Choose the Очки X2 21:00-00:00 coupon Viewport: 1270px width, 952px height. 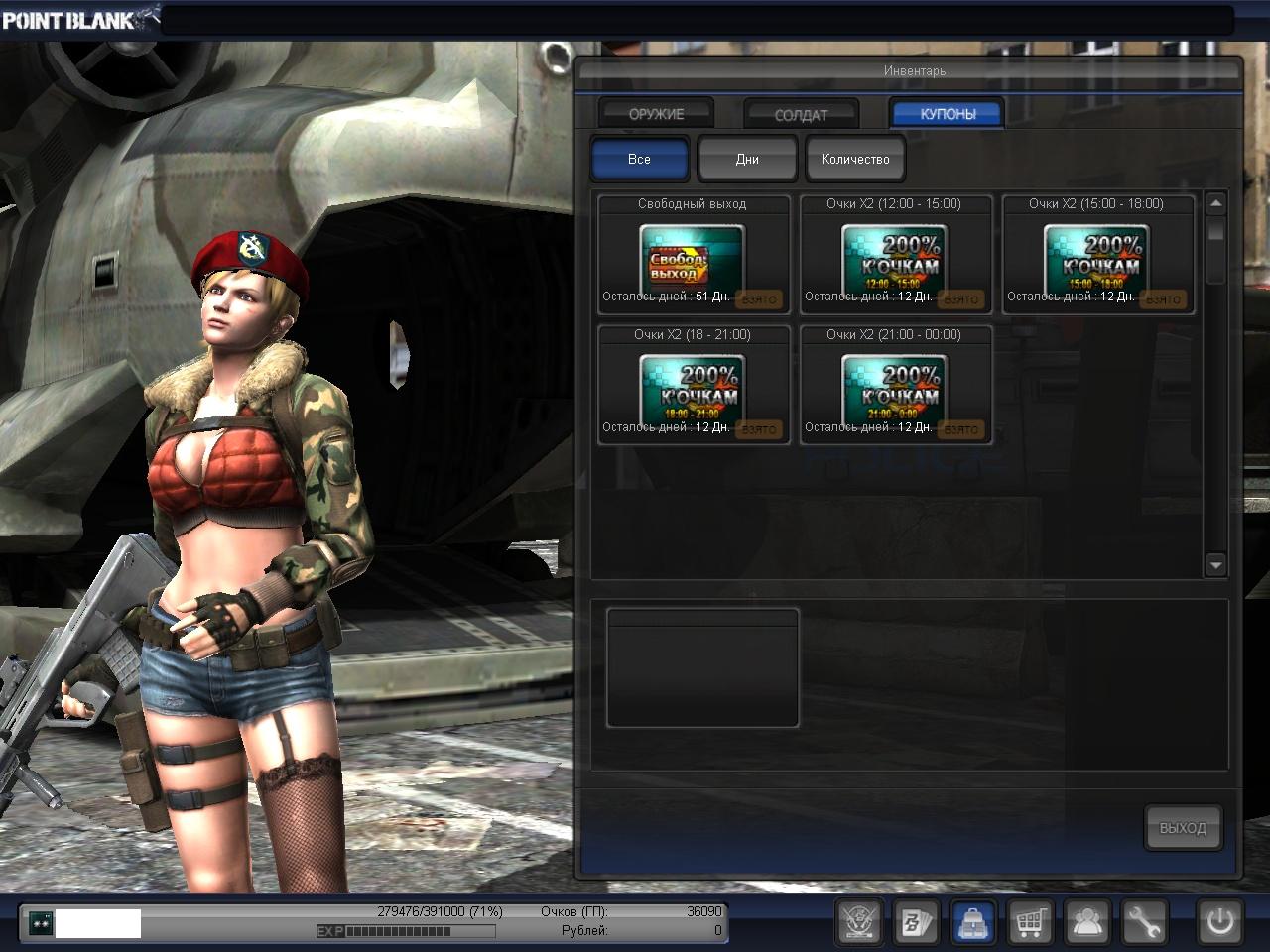(x=895, y=386)
